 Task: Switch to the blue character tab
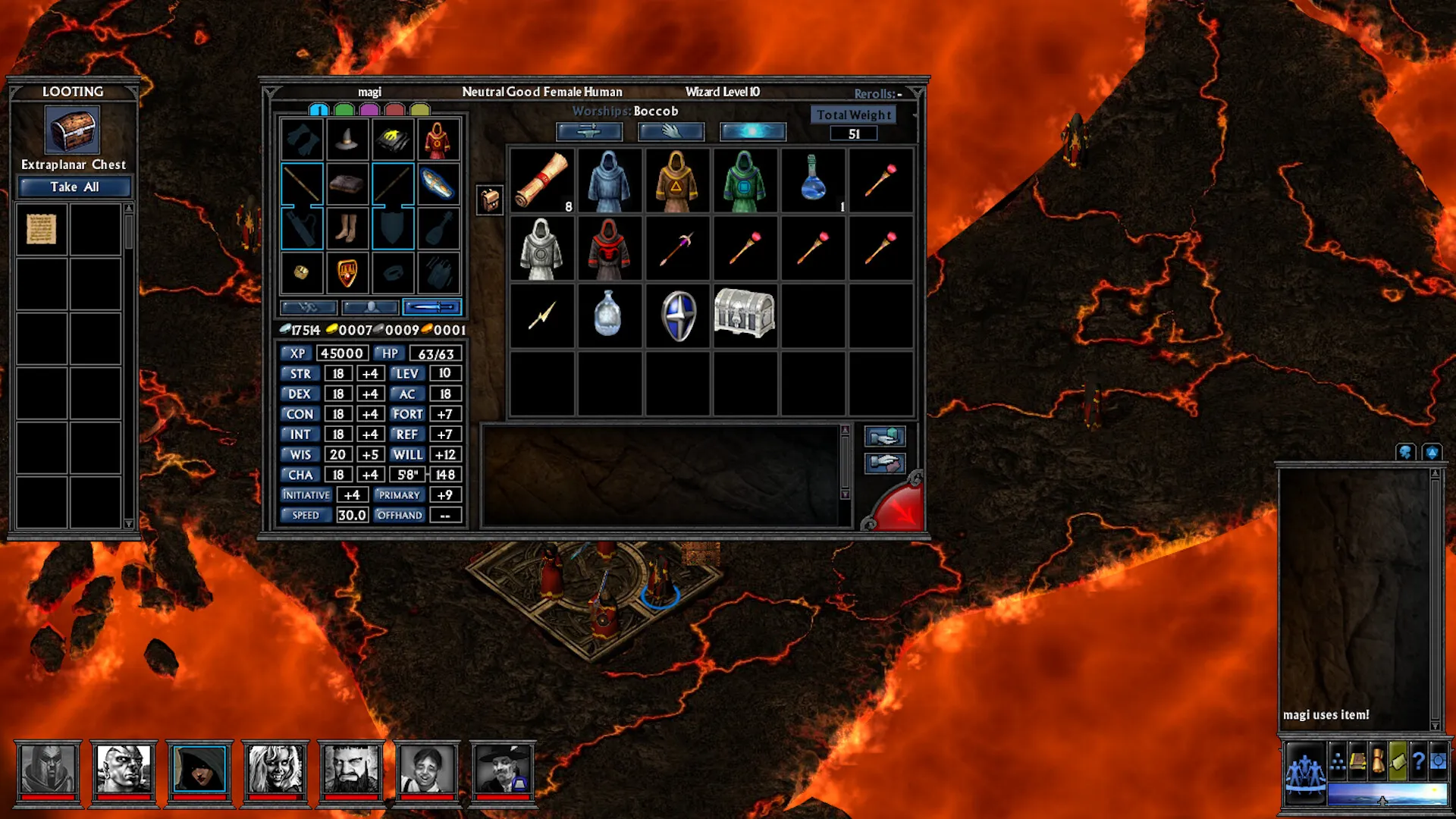click(319, 108)
